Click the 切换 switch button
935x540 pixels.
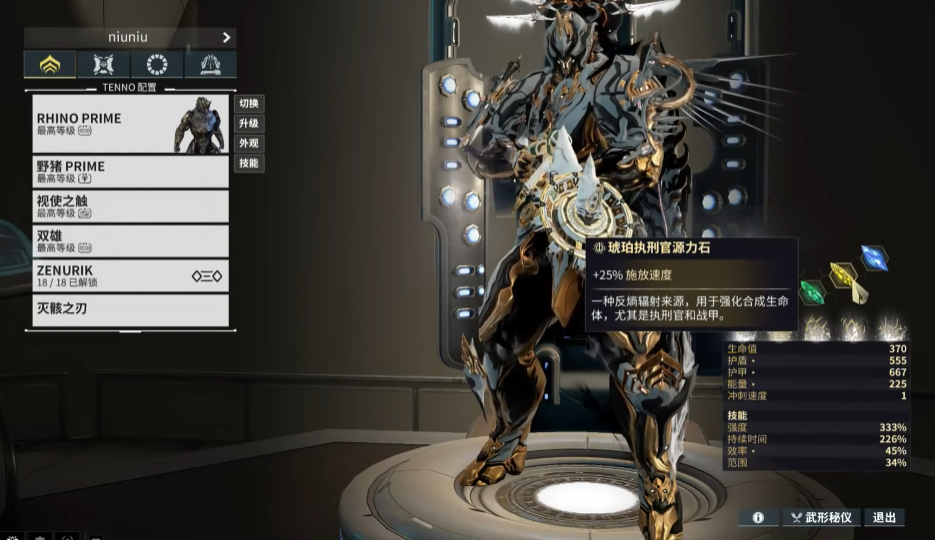point(249,103)
